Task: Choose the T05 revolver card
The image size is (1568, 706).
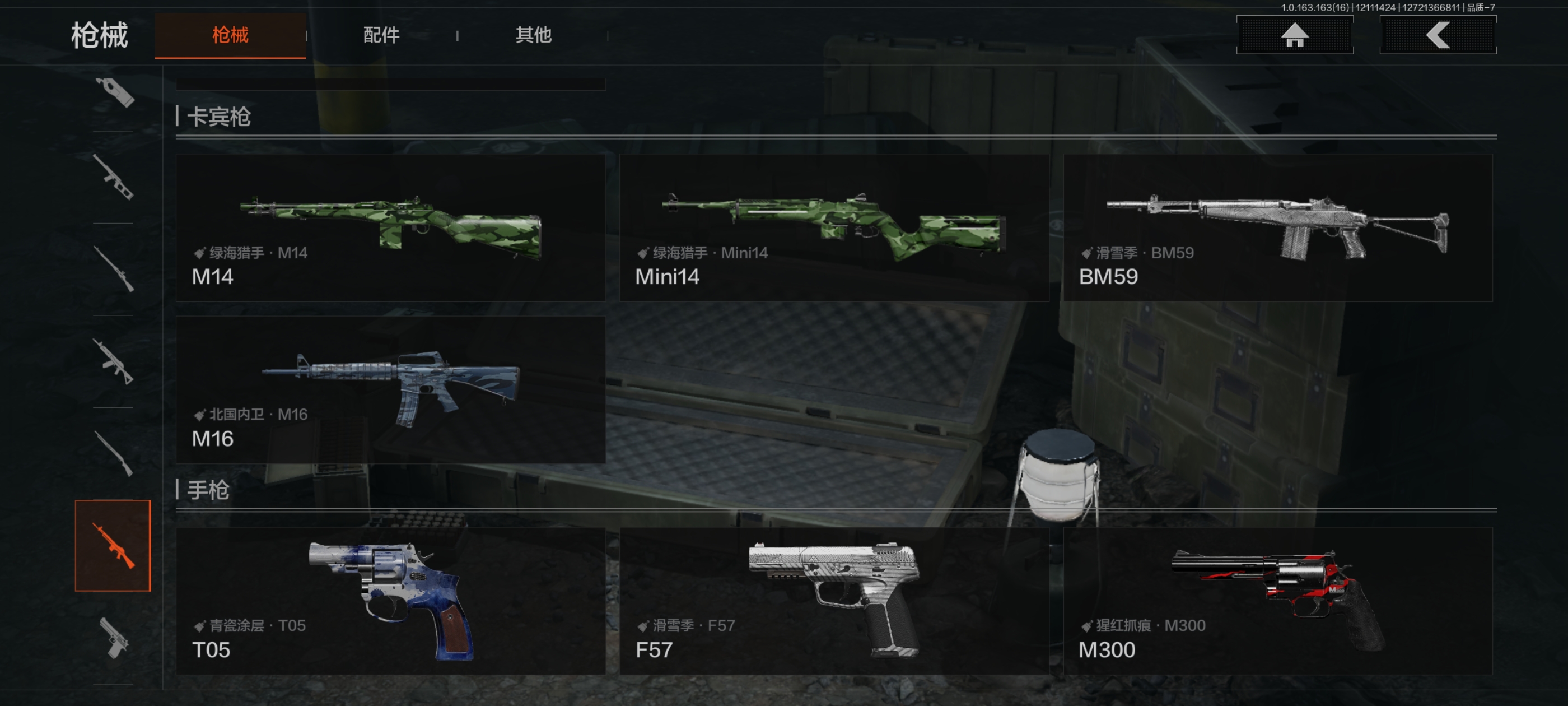Action: pos(390,601)
